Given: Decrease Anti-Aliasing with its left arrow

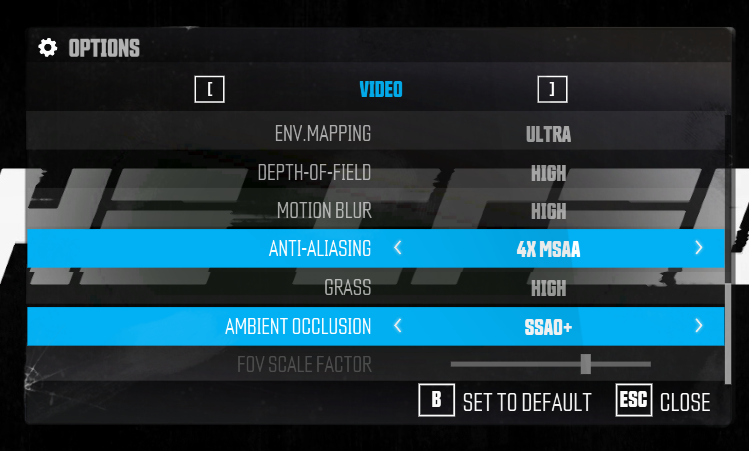Looking at the screenshot, I should click(x=398, y=248).
